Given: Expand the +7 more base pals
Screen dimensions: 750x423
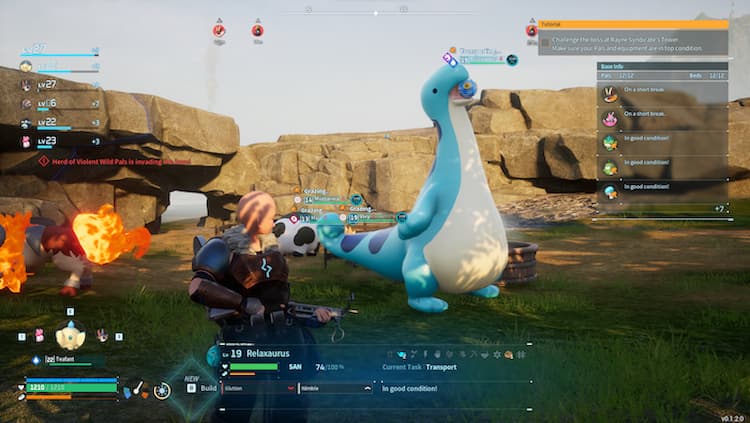Looking at the screenshot, I should point(718,209).
